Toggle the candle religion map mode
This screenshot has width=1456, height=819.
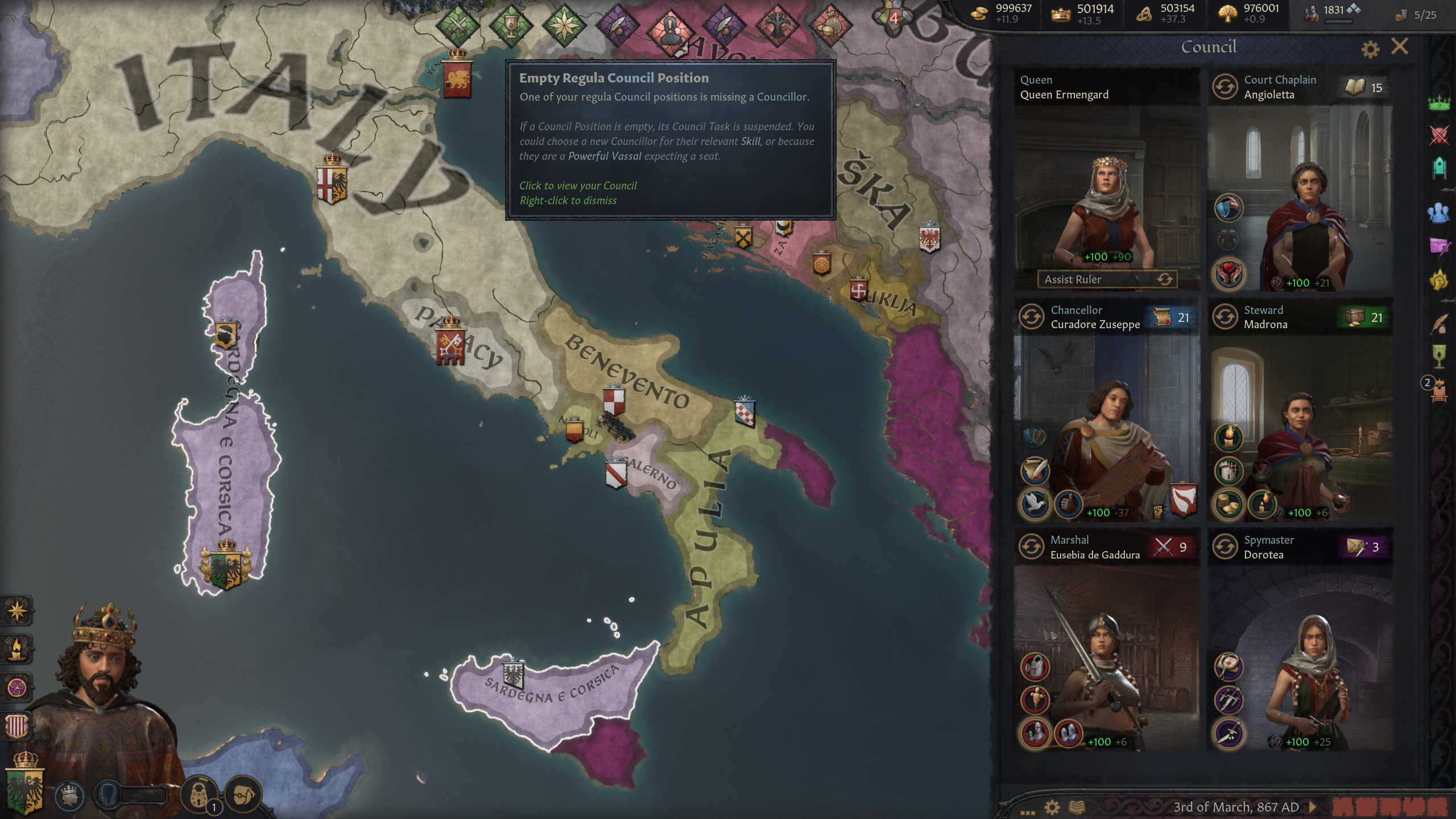[18, 649]
